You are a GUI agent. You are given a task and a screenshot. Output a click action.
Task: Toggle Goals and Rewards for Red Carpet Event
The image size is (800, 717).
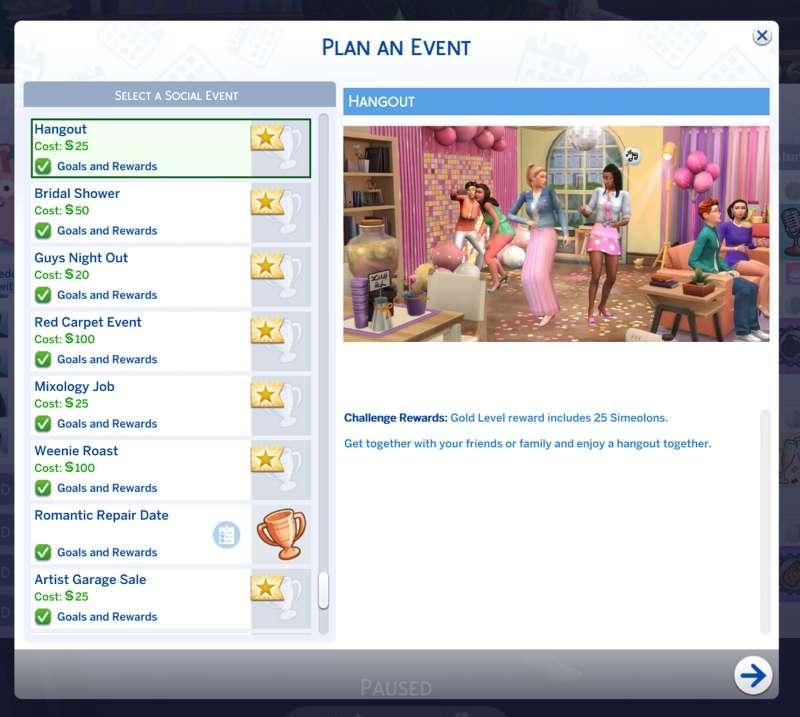point(43,360)
